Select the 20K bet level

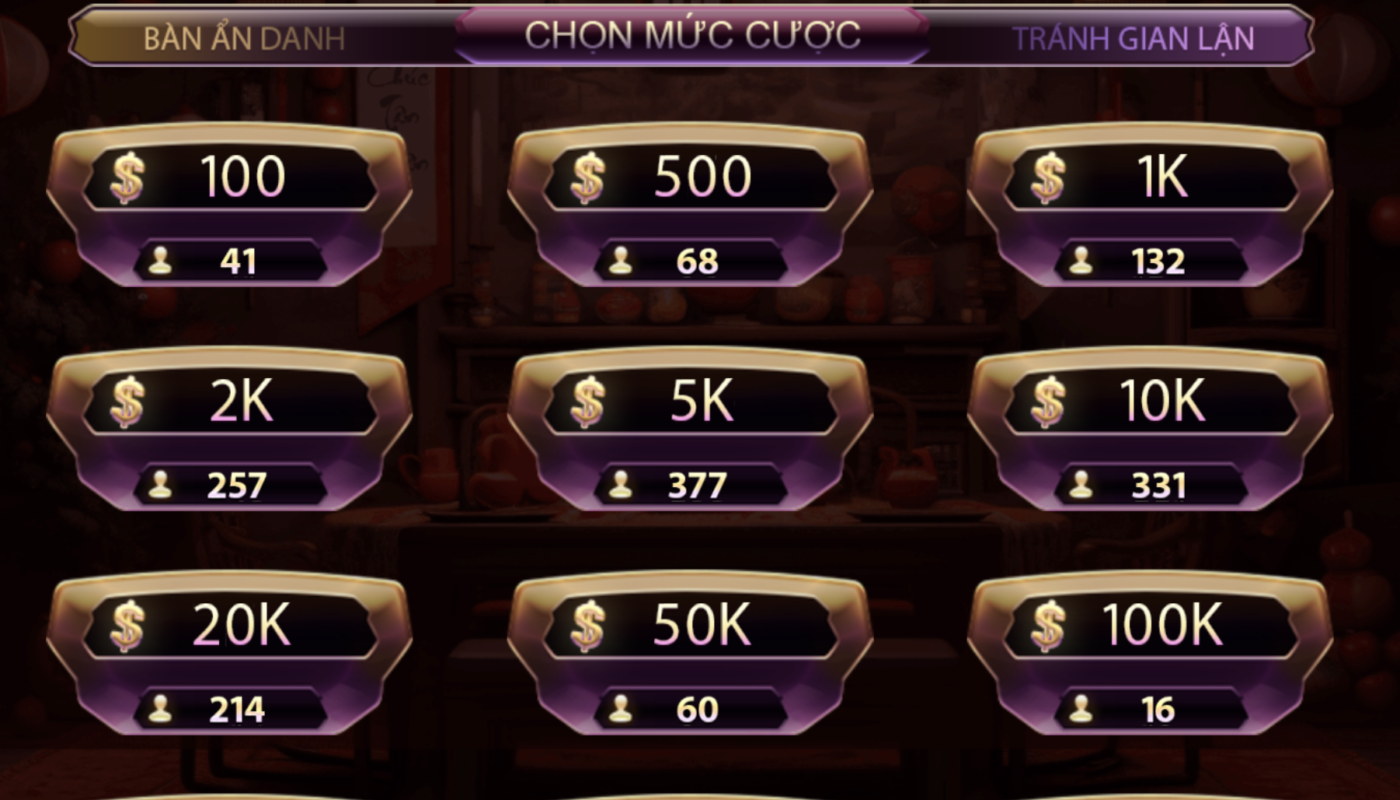click(x=229, y=653)
